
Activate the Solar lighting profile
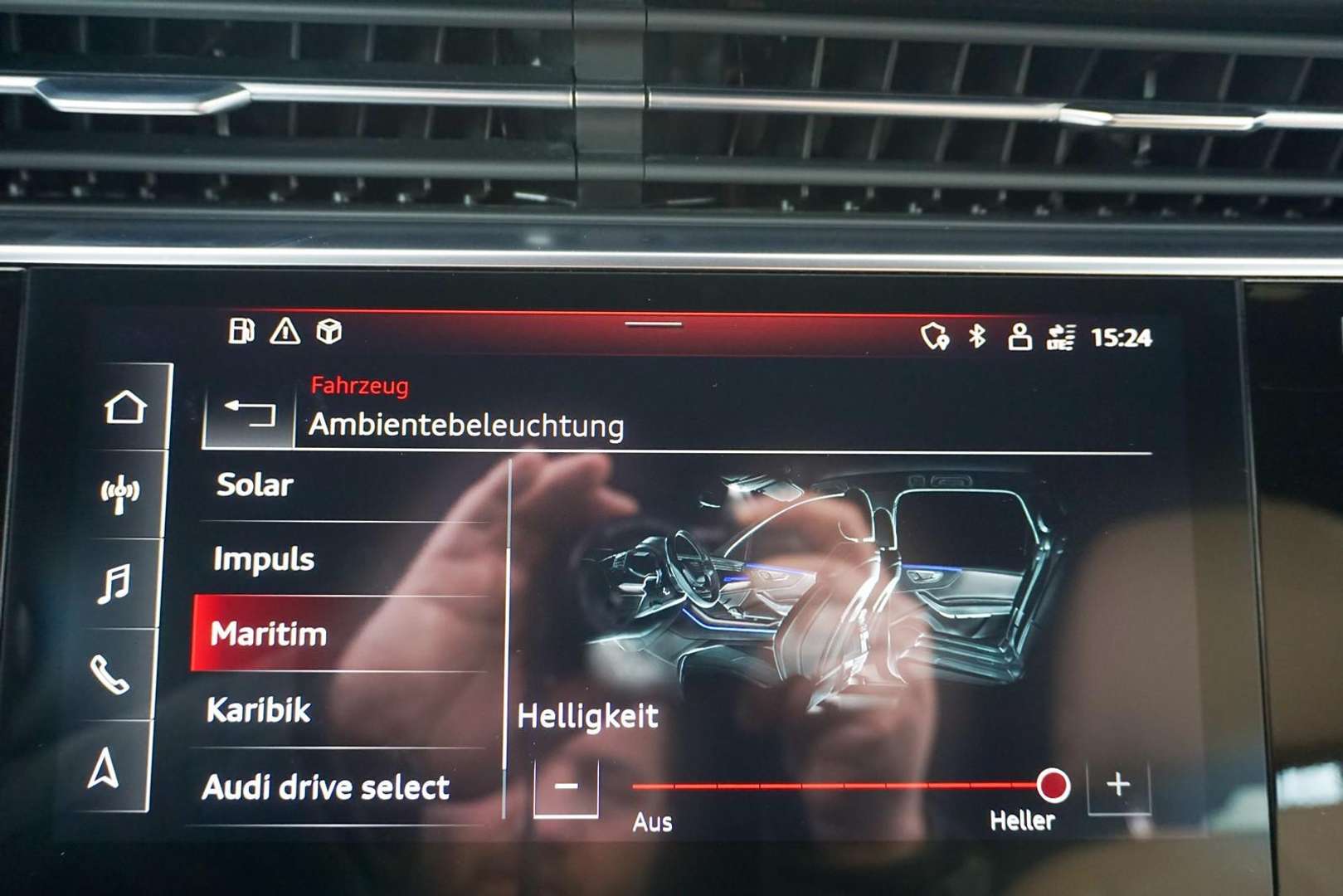[x=254, y=485]
